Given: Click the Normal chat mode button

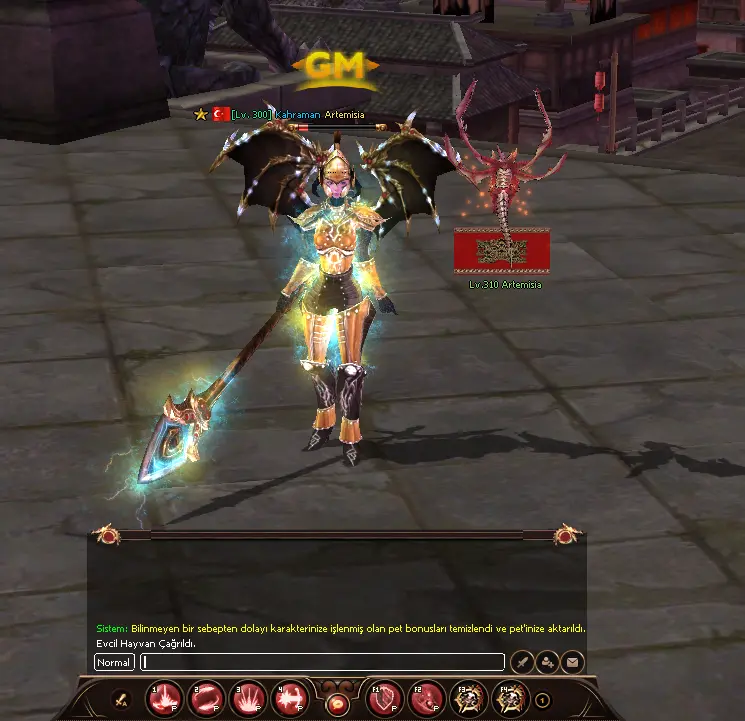Looking at the screenshot, I should (x=114, y=662).
